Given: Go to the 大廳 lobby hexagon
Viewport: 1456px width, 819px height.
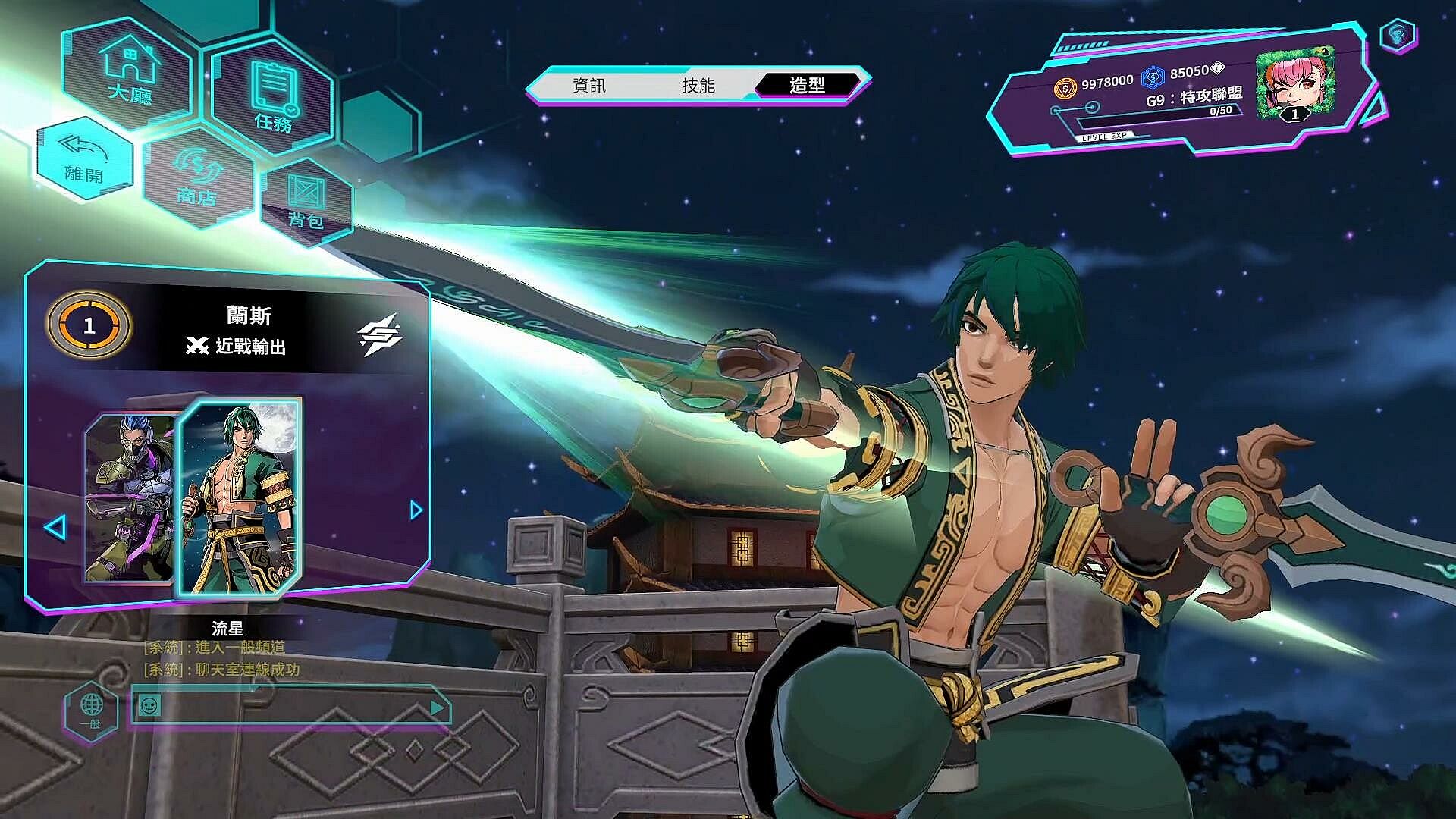Looking at the screenshot, I should click(130, 72).
